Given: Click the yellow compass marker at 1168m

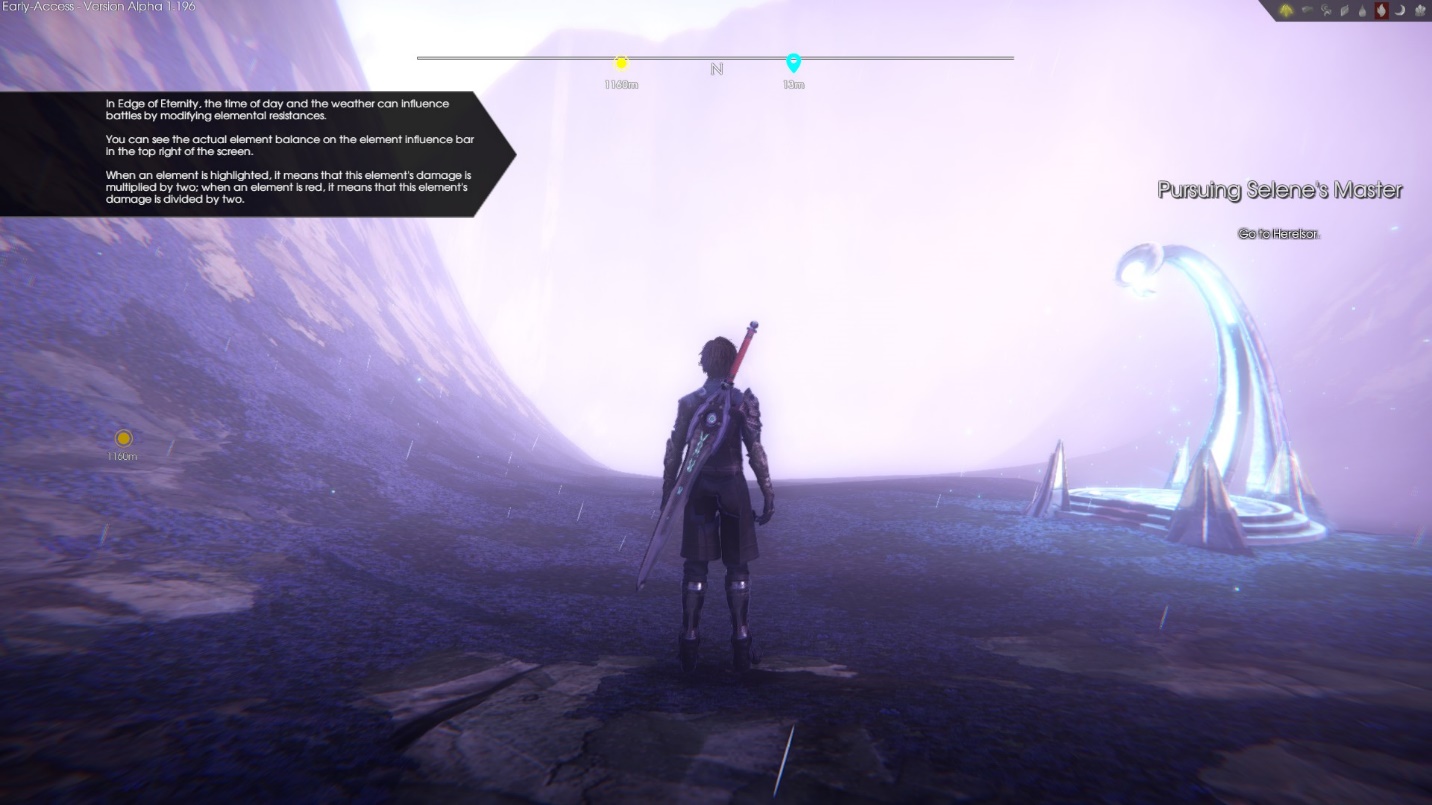Looking at the screenshot, I should (621, 64).
